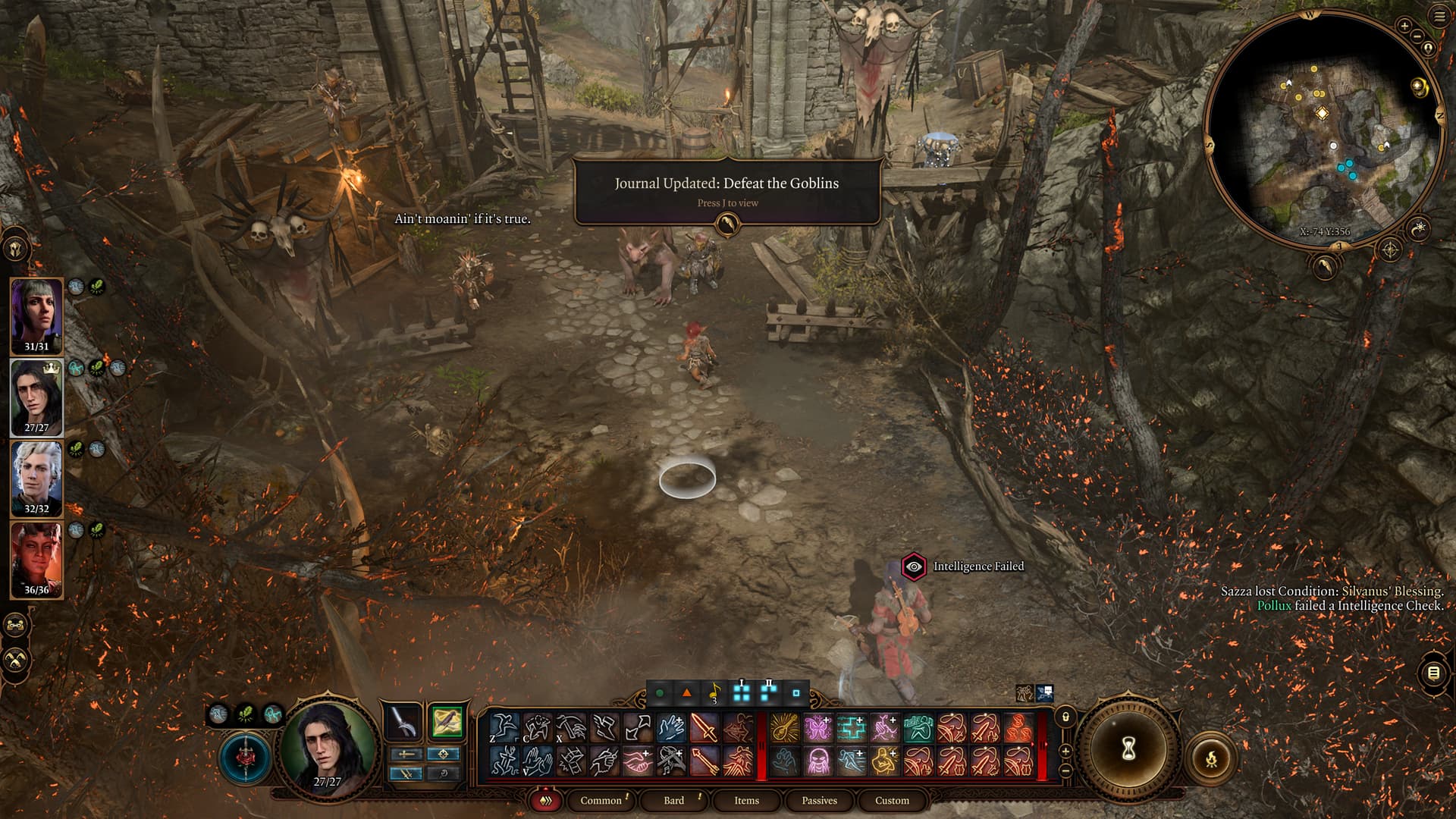The height and width of the screenshot is (819, 1456).
Task: Zoom out the minimap
Action: [1418, 36]
